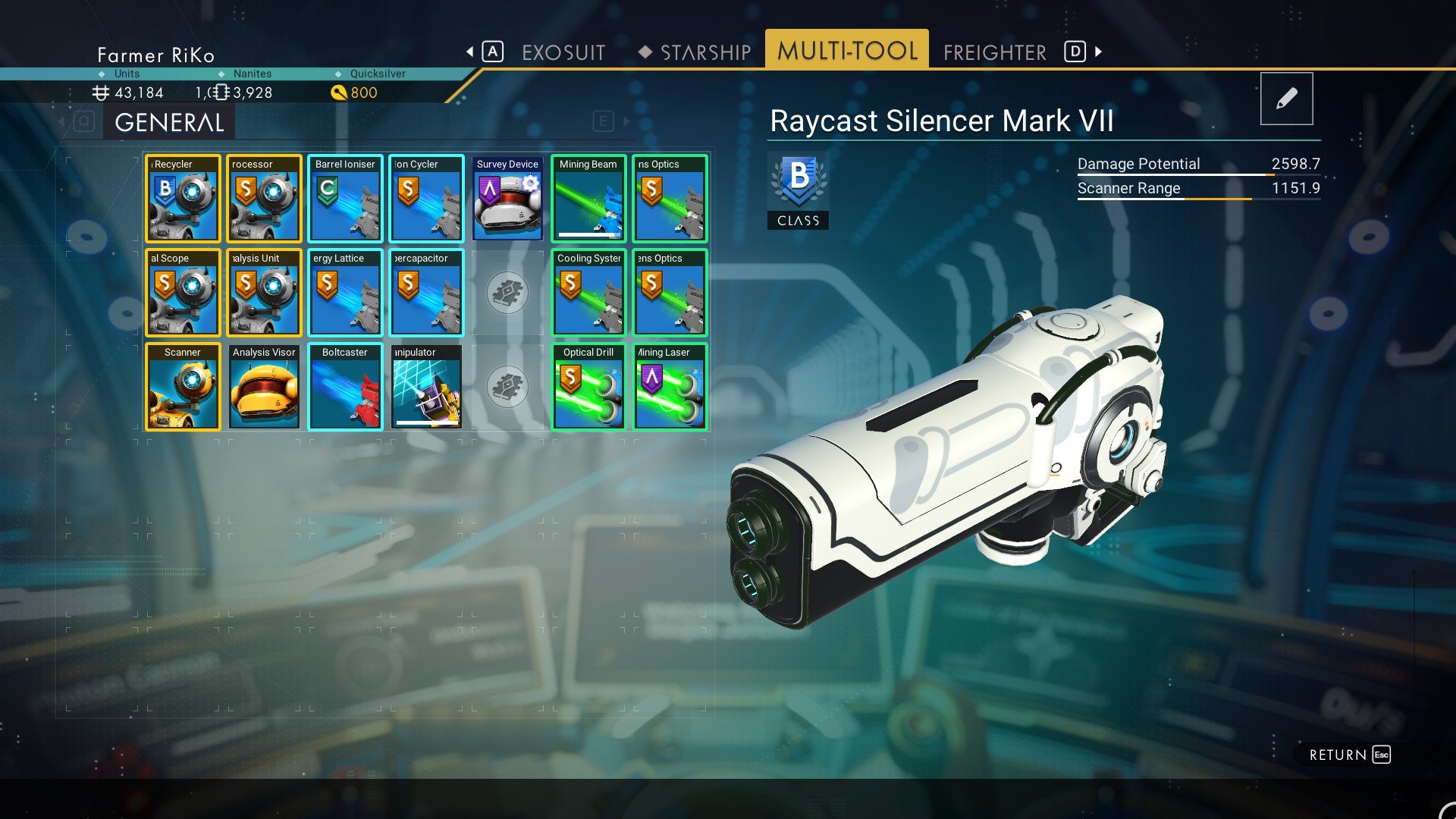Select the Multi-Tool tab
Image resolution: width=1456 pixels, height=819 pixels.
coord(847,51)
